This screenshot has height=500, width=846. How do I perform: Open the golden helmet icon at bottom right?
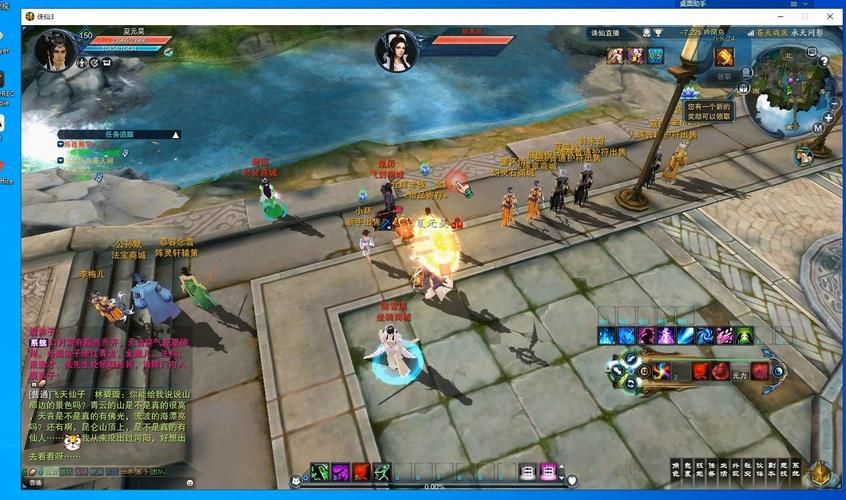(x=820, y=473)
